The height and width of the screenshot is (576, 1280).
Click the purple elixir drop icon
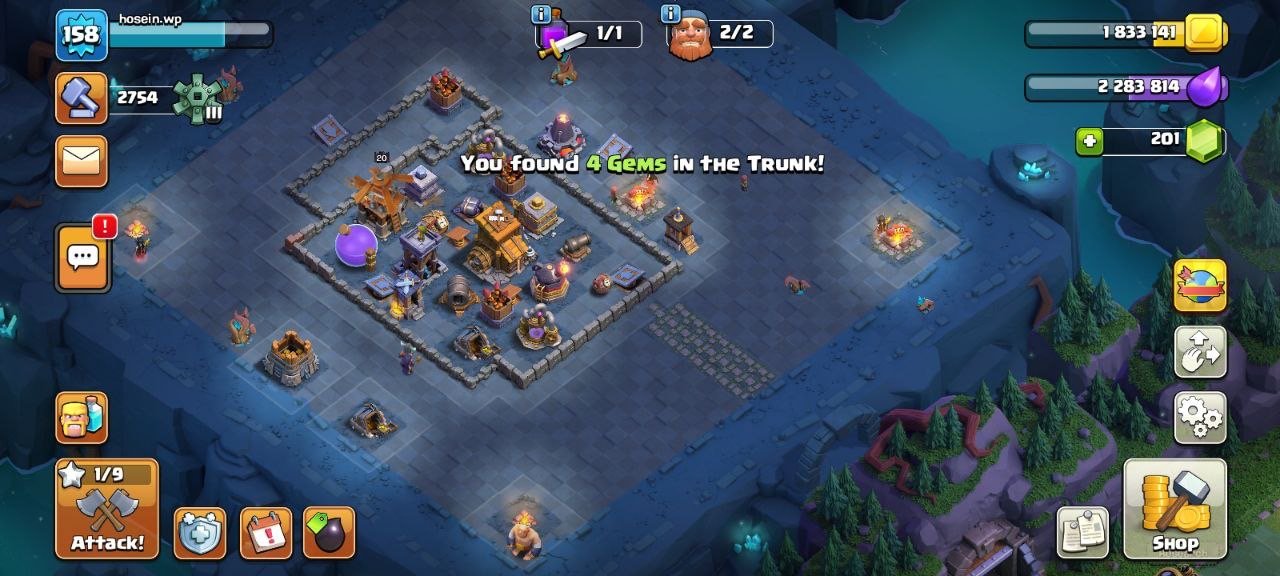click(1205, 87)
